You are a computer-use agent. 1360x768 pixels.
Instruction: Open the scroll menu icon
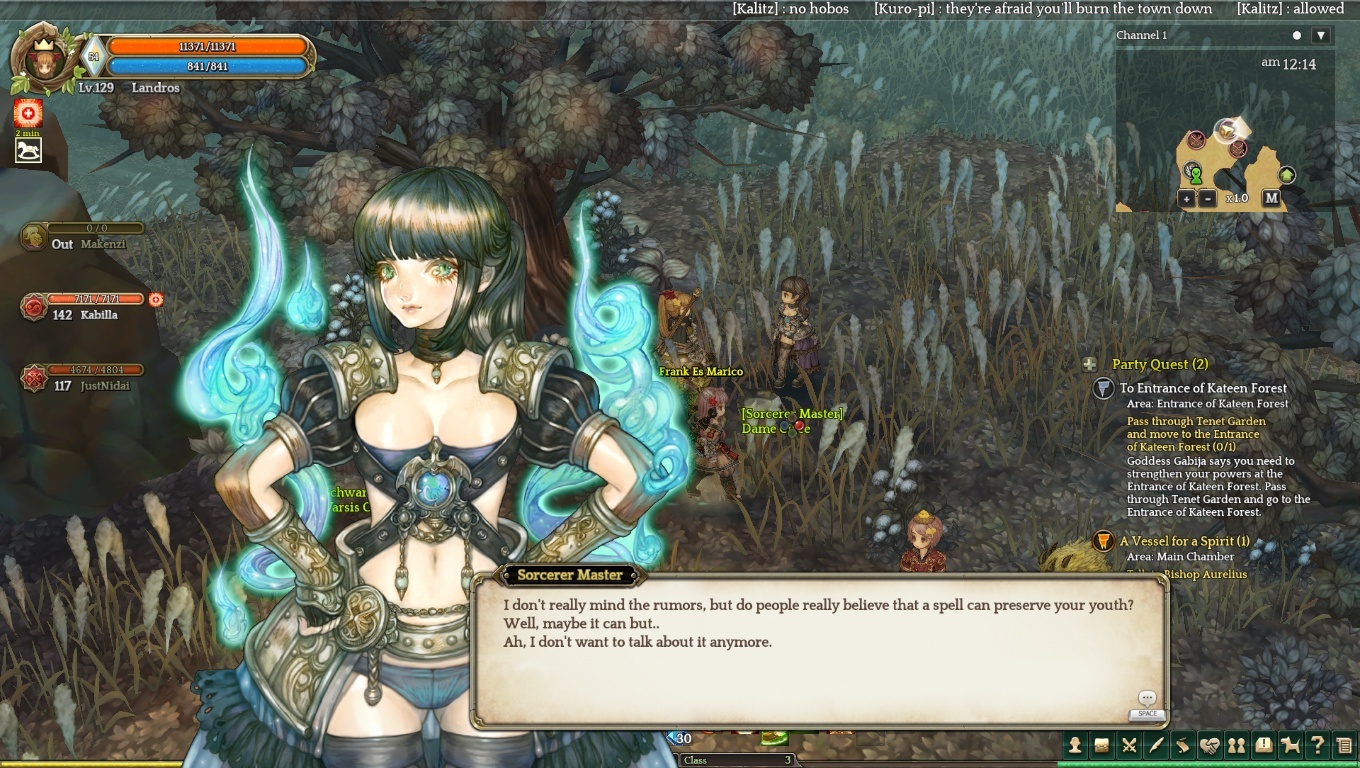coord(1183,745)
